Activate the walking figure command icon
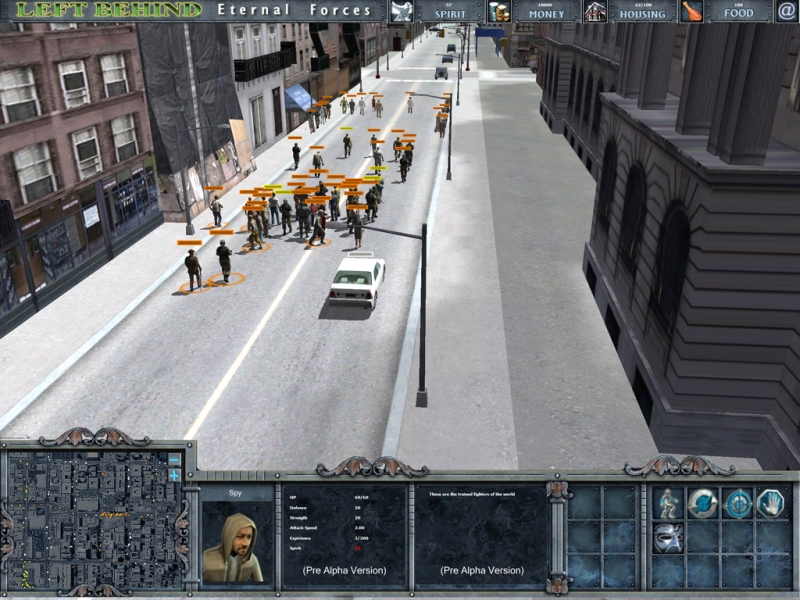The image size is (800, 600). coord(667,503)
